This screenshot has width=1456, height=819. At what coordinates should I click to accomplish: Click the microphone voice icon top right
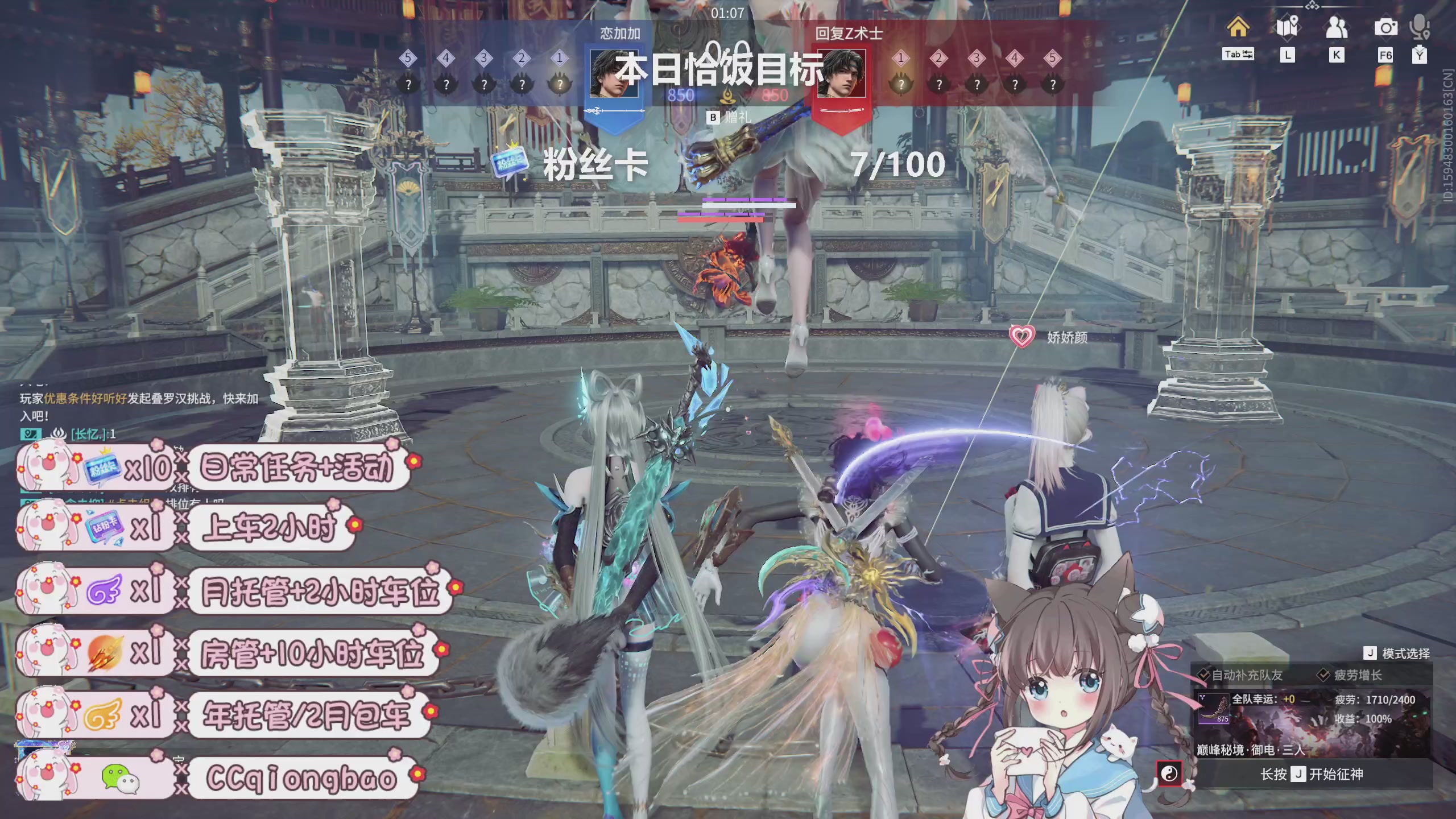1420,26
